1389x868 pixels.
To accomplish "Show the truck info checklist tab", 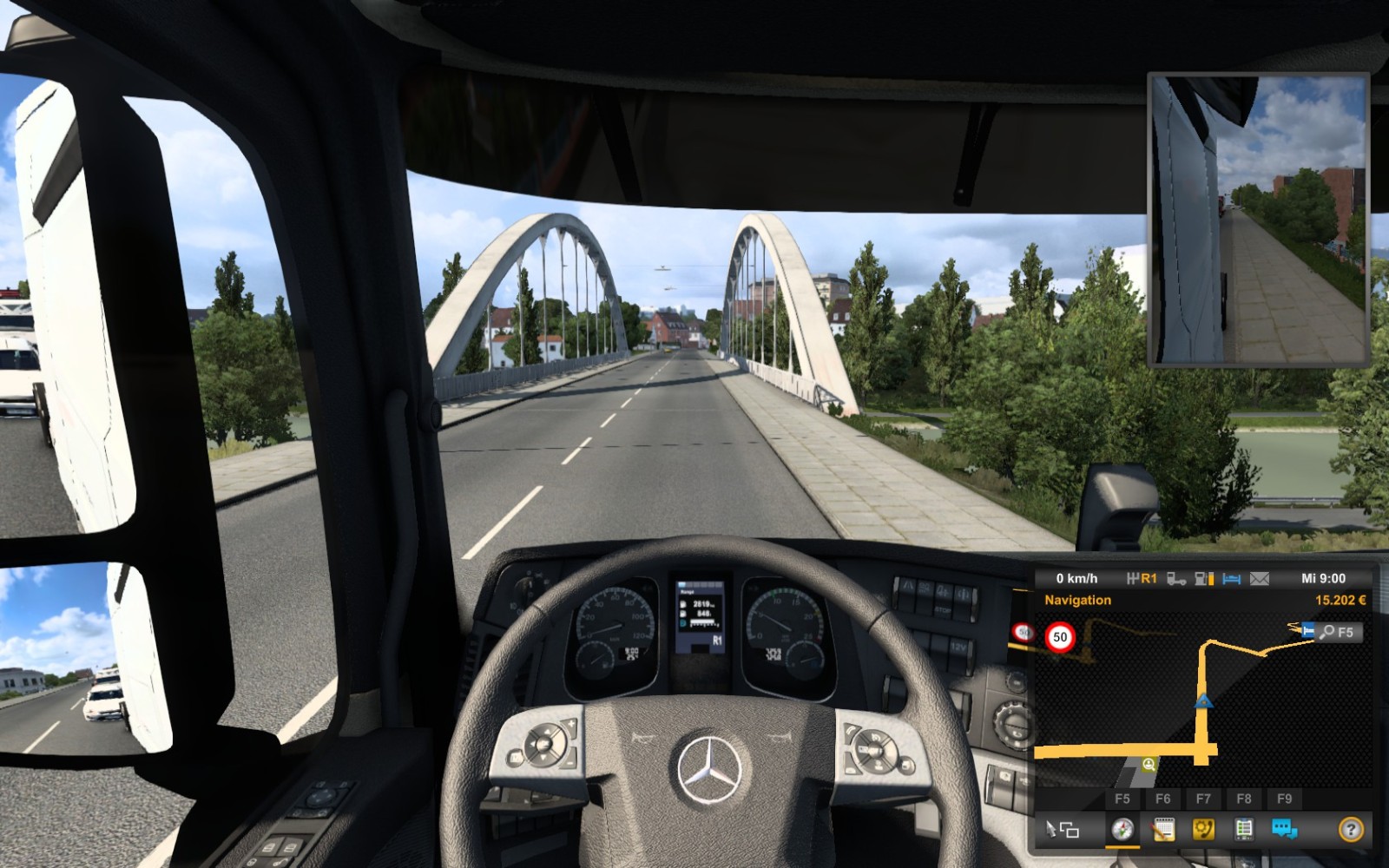I will pyautogui.click(x=1244, y=829).
